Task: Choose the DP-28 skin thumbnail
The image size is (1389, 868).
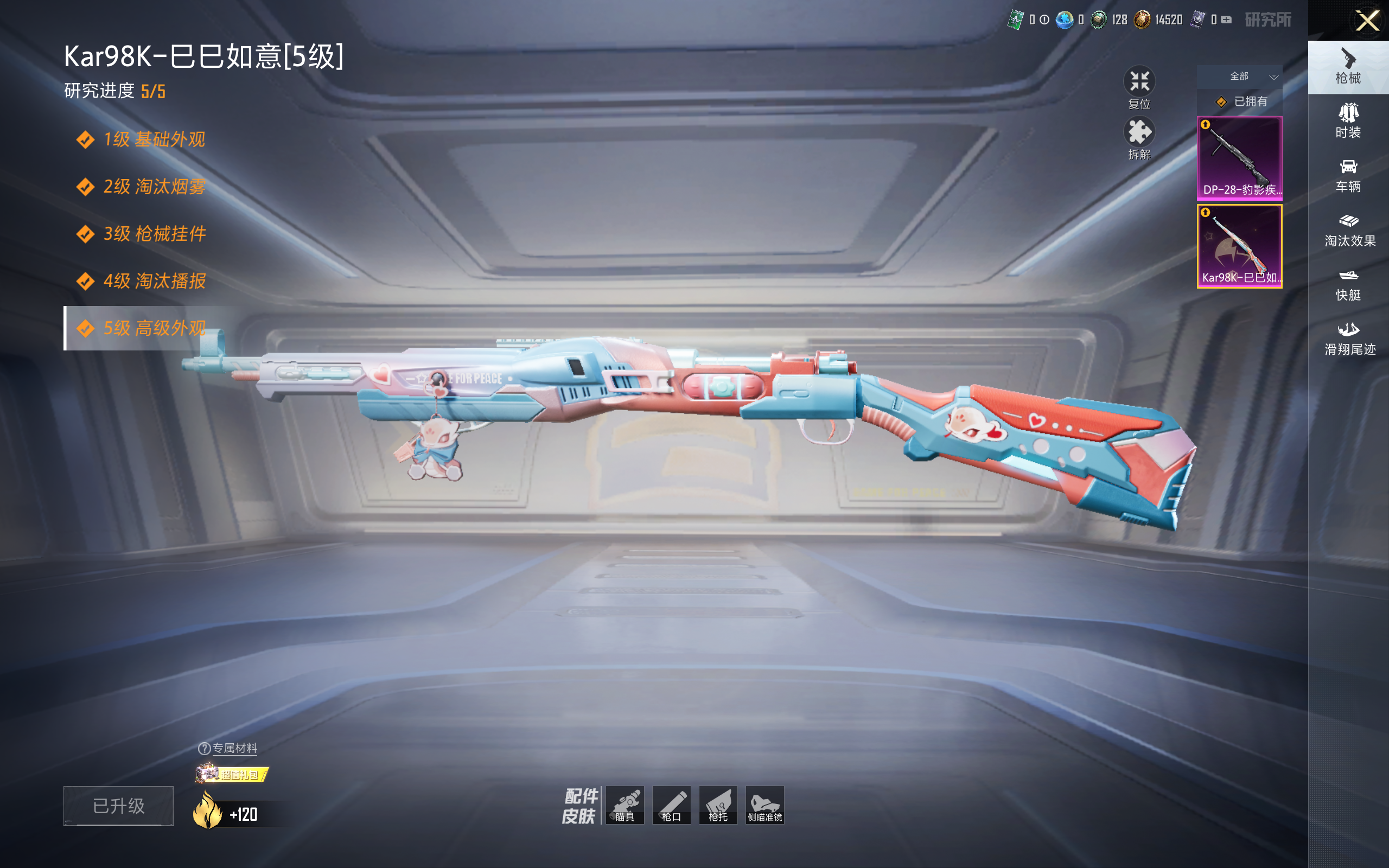Action: coord(1239,158)
